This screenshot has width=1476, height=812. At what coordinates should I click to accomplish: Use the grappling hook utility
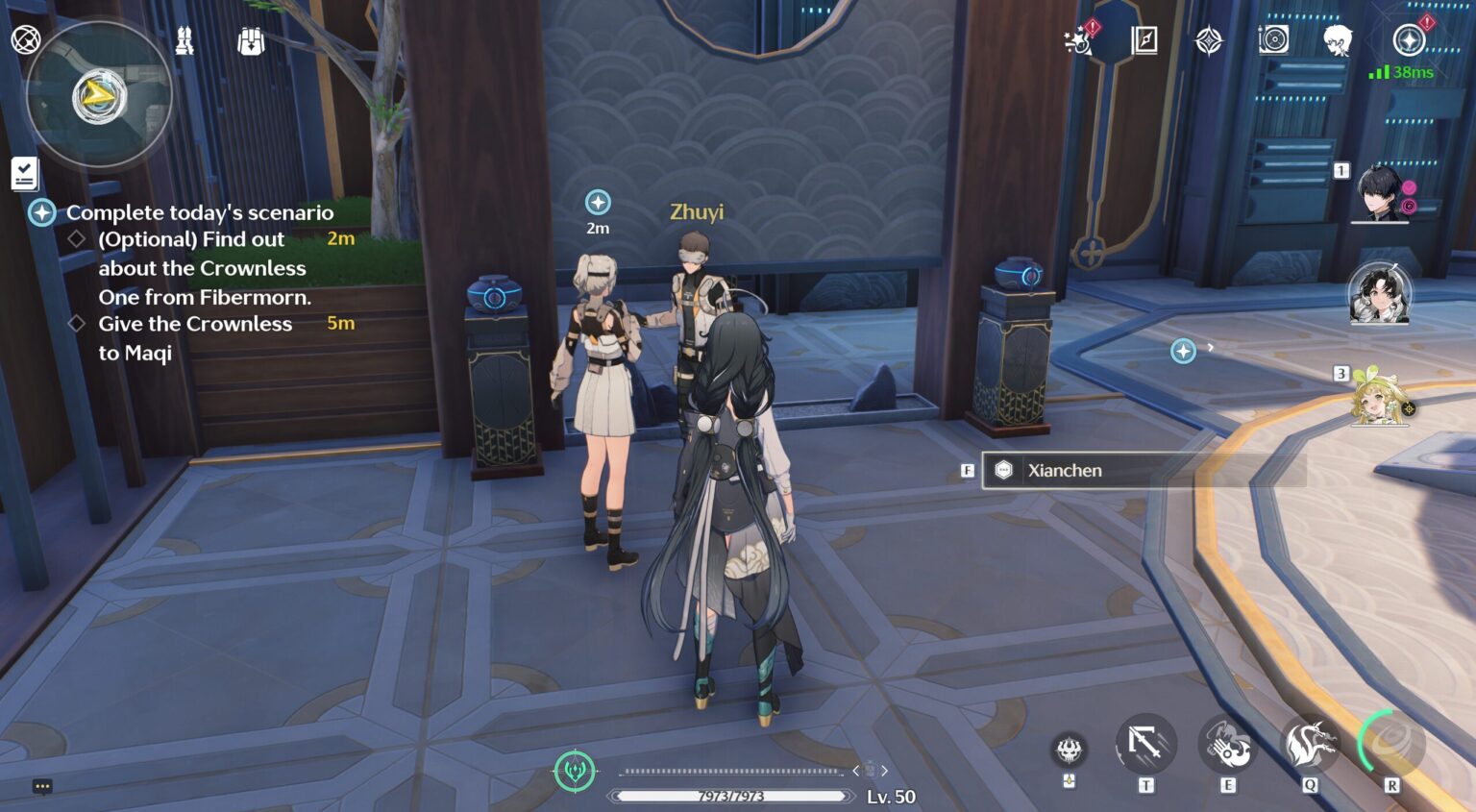pos(1145,745)
